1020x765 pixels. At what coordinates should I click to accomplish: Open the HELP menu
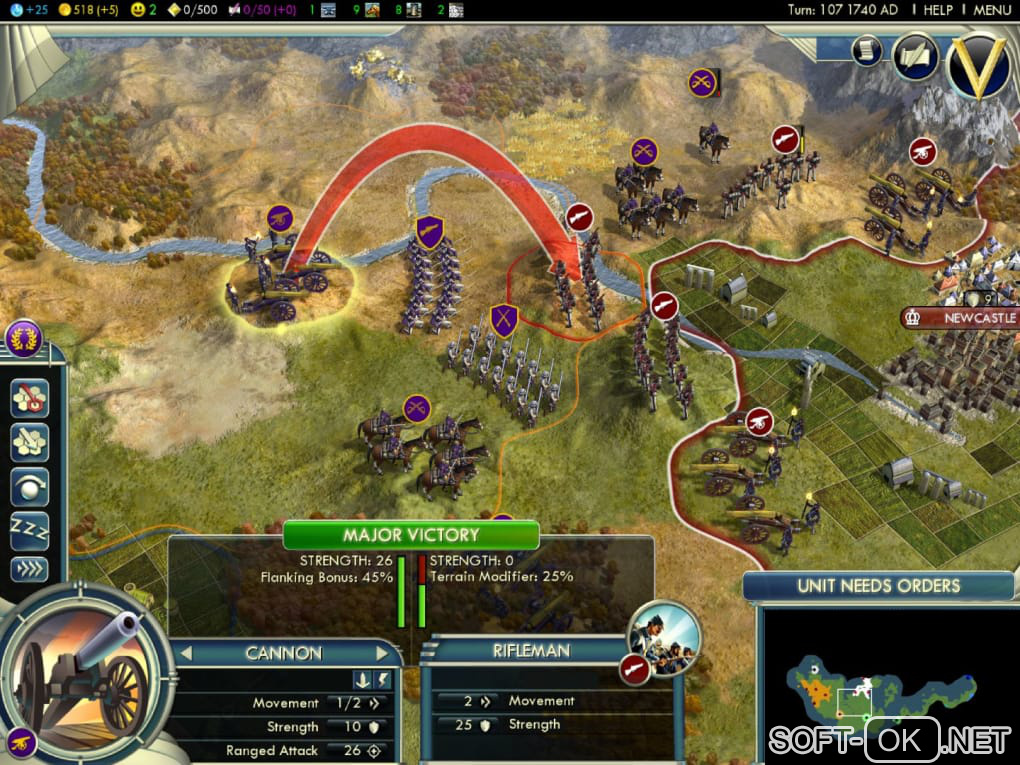pyautogui.click(x=938, y=9)
